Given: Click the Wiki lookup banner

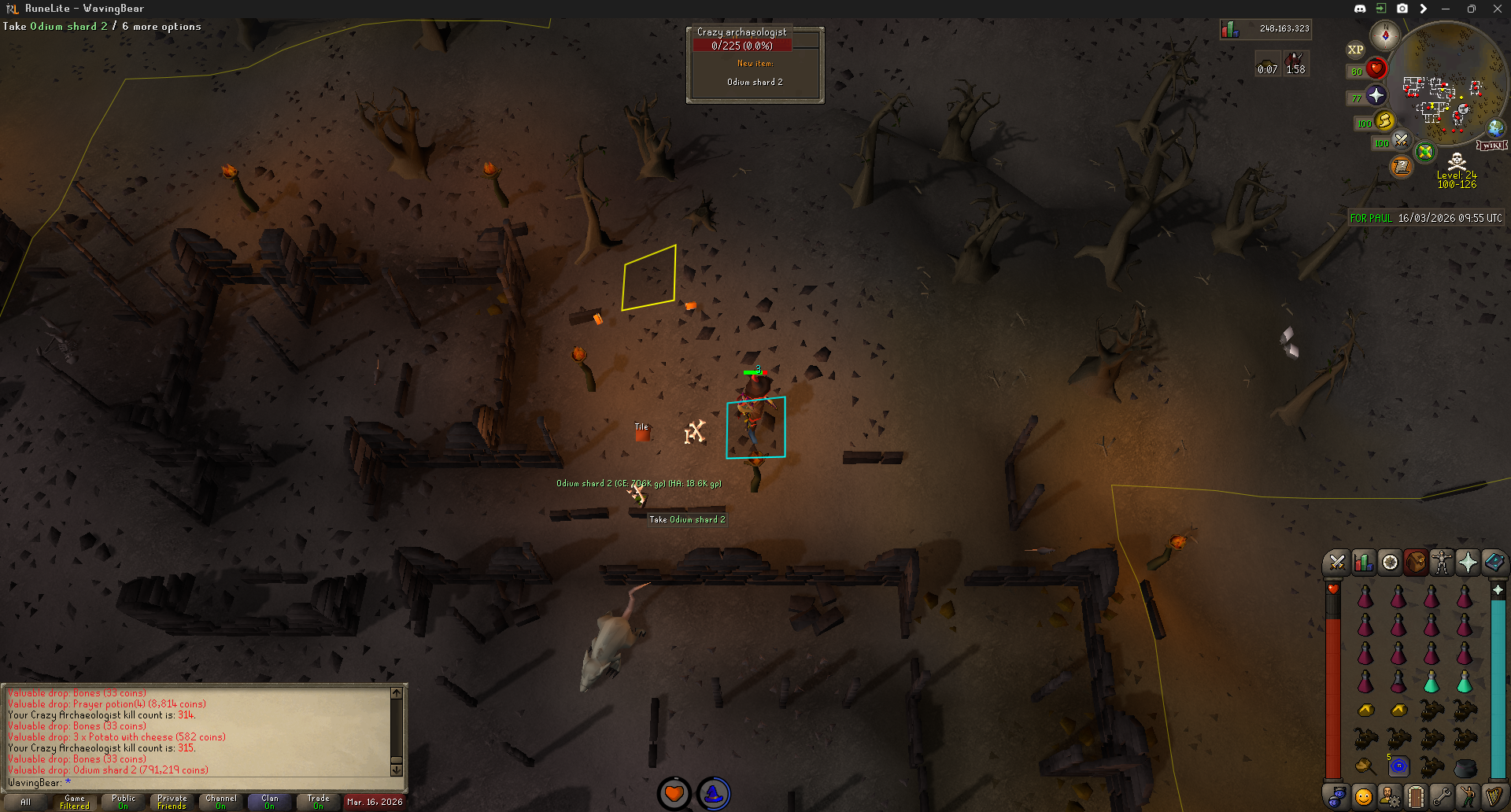Looking at the screenshot, I should tap(1491, 146).
